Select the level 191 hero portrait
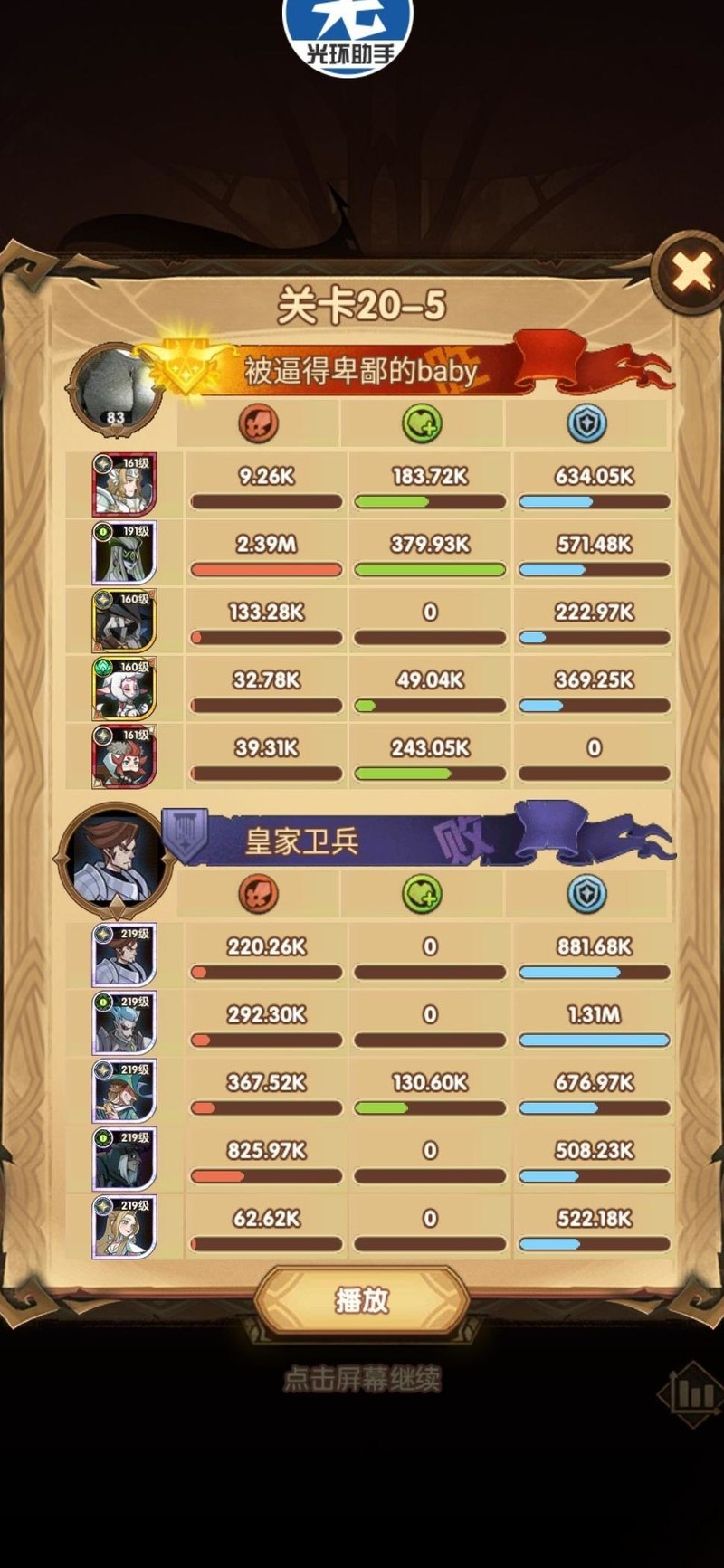The width and height of the screenshot is (724, 1568). tap(124, 553)
